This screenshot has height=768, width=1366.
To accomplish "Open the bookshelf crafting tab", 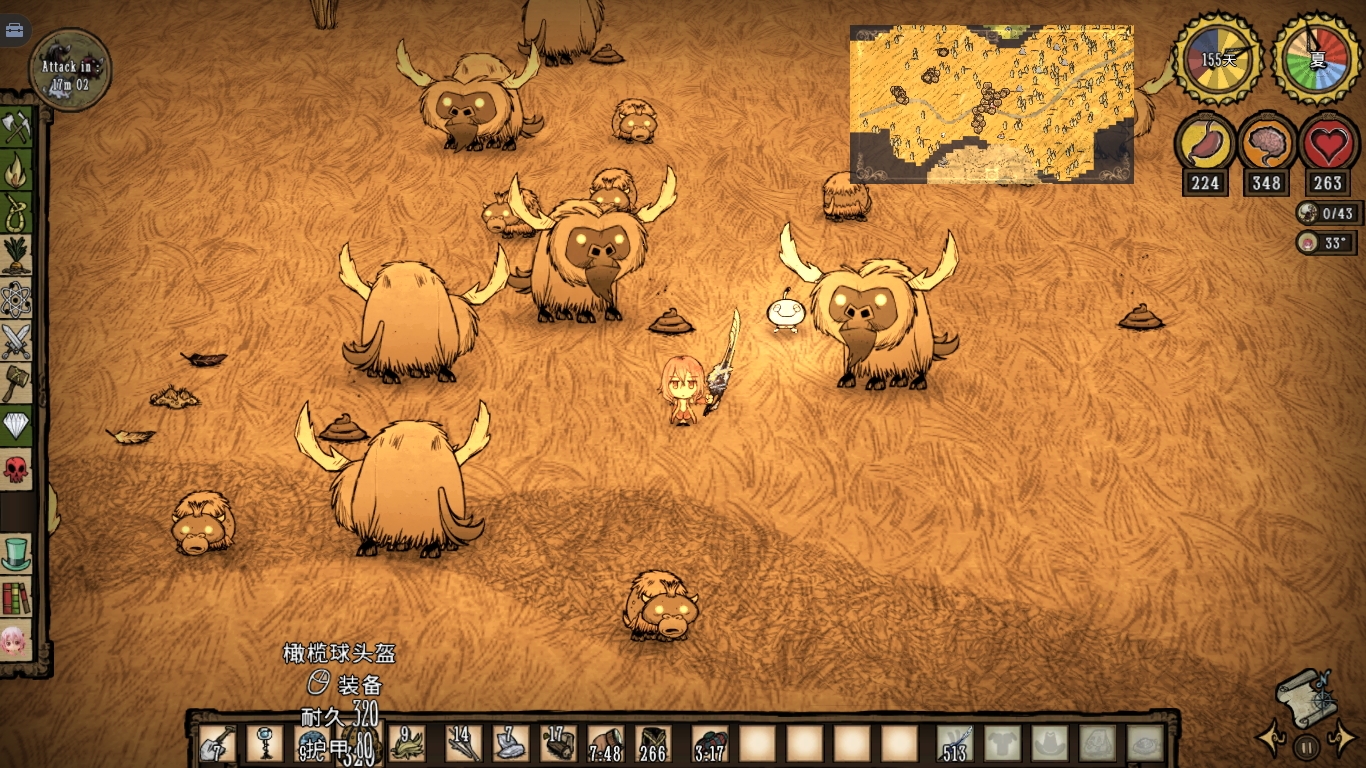I will pos(16,597).
